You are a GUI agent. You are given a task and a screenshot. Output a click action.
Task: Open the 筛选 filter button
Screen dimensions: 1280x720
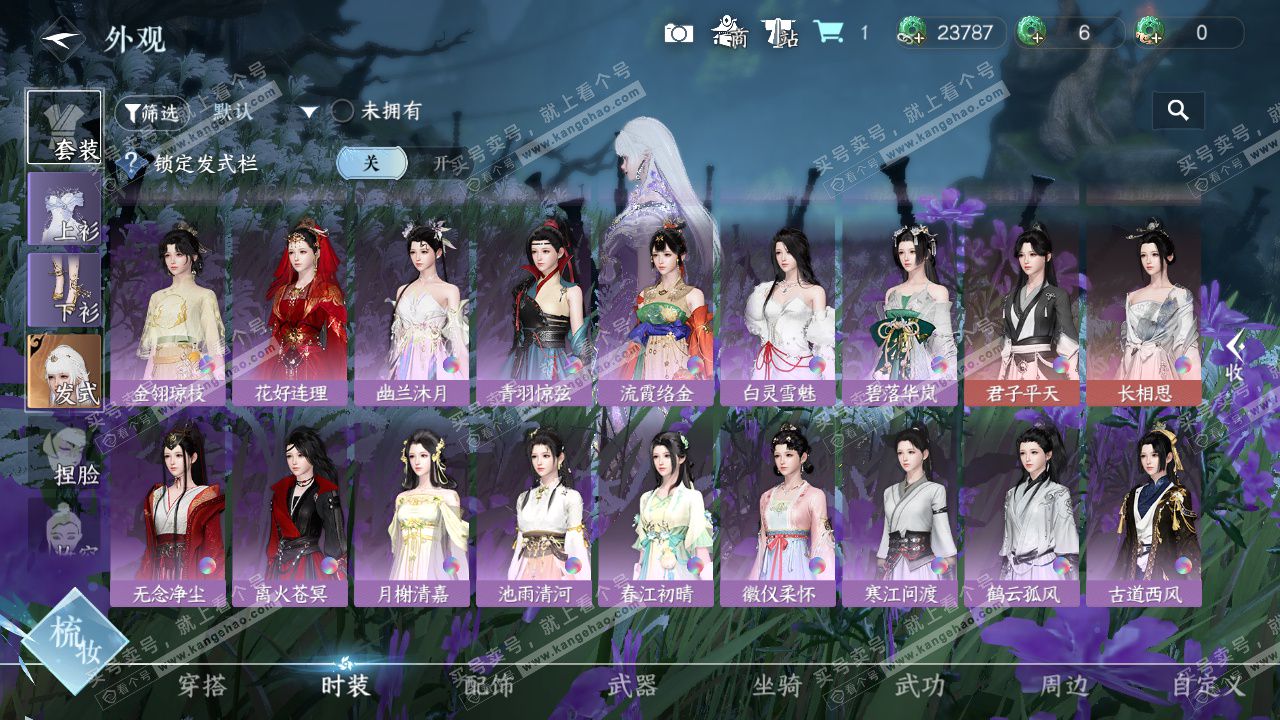(152, 113)
